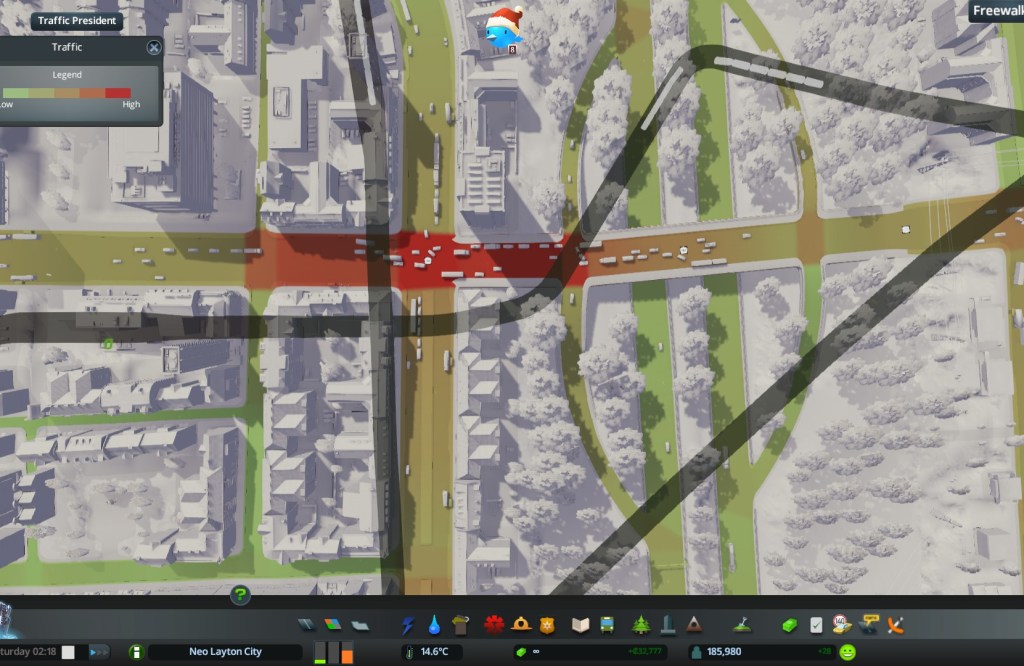Open the Traffic President button
This screenshot has height=666, width=1024.
click(x=77, y=20)
